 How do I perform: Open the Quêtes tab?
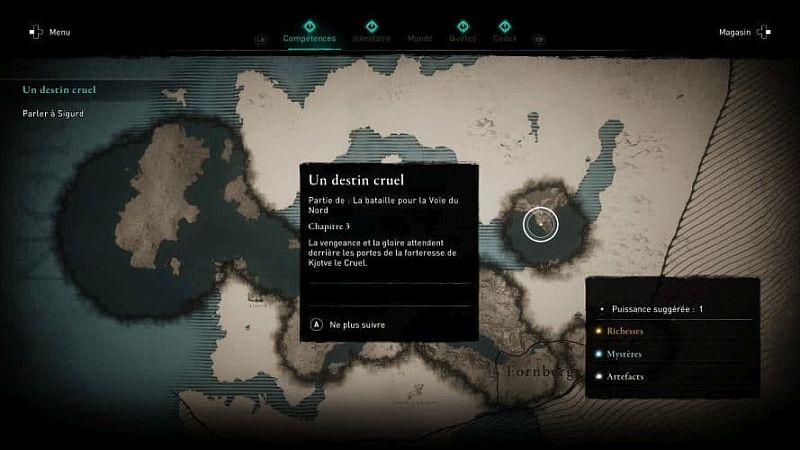[463, 38]
